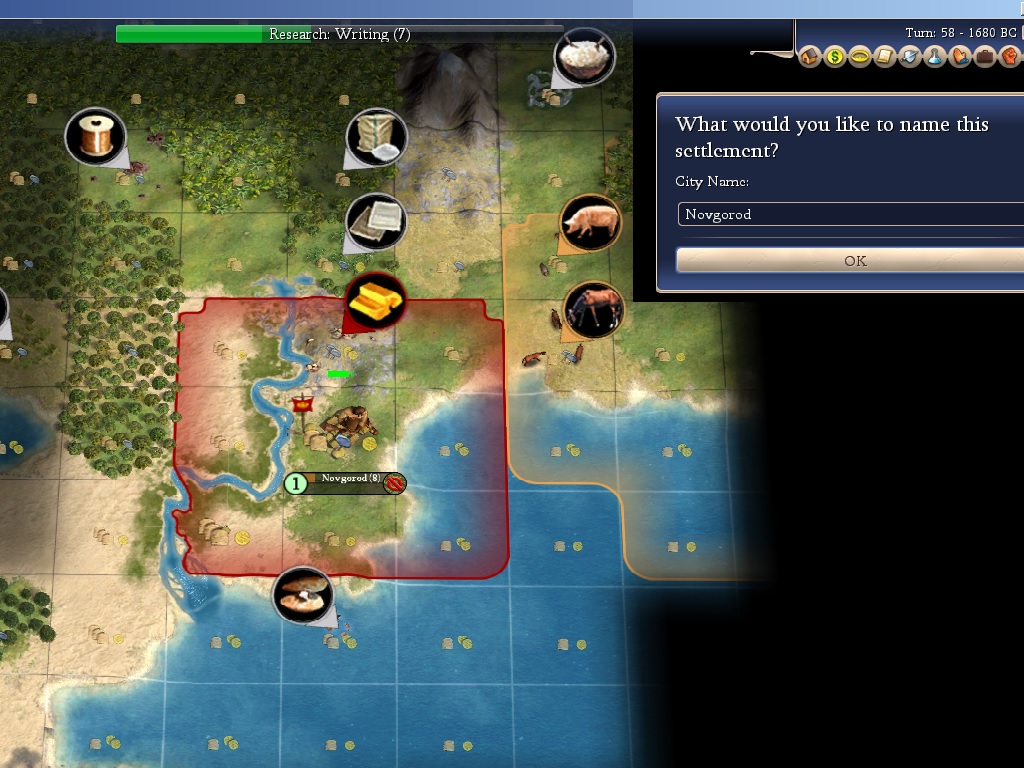Click the rice bowl resource bubble
Screen dimensions: 1024x768
[584, 56]
